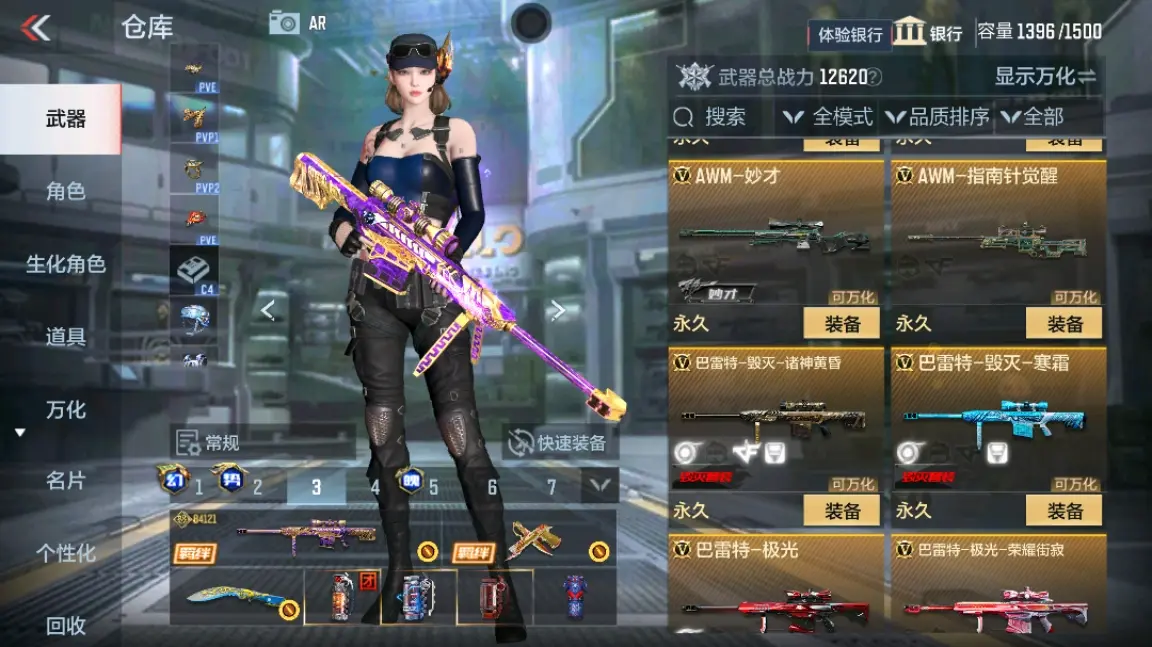Go back using the top-left arrow
This screenshot has height=647, width=1152.
36,27
